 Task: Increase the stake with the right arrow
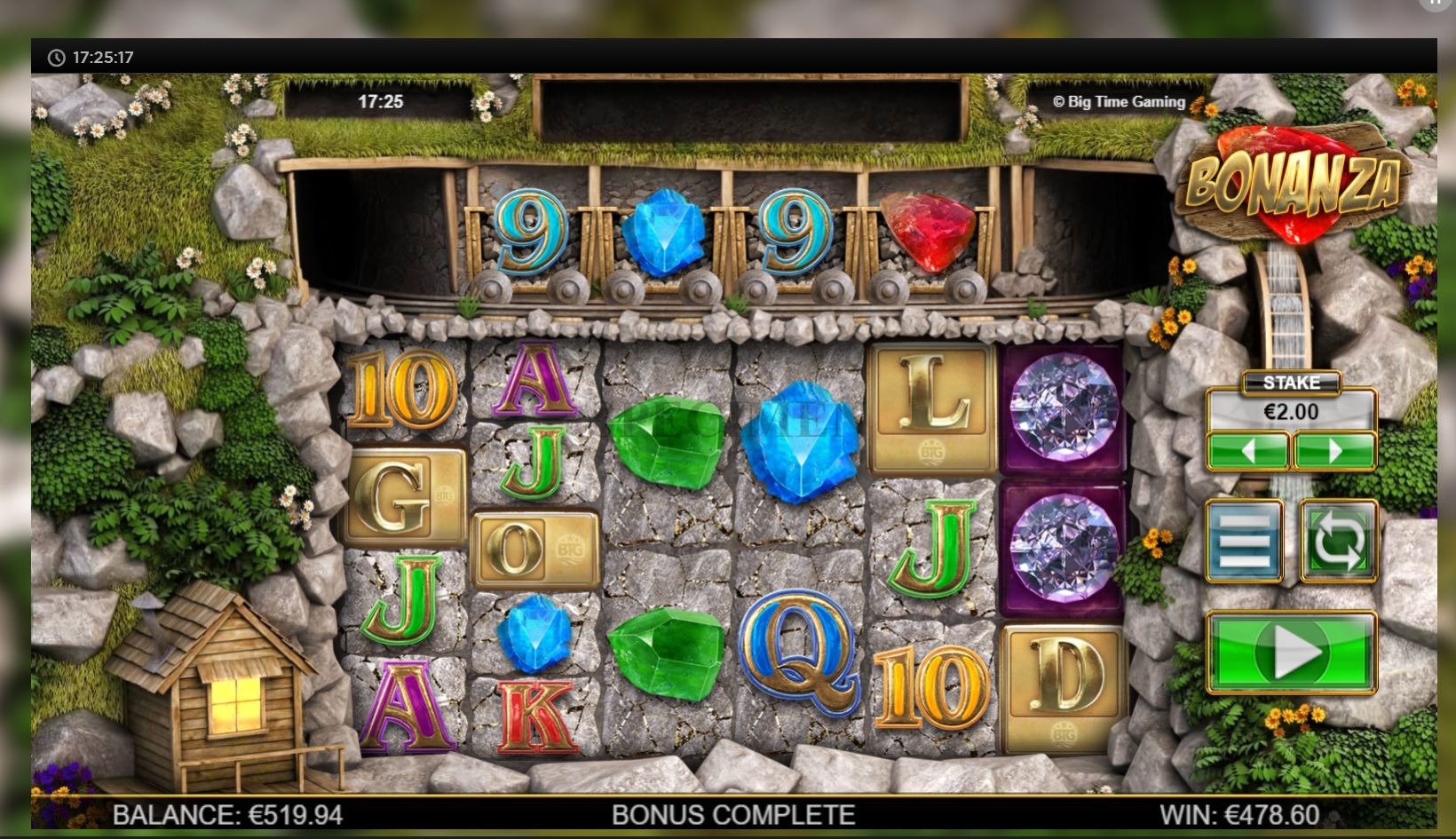[x=1334, y=451]
